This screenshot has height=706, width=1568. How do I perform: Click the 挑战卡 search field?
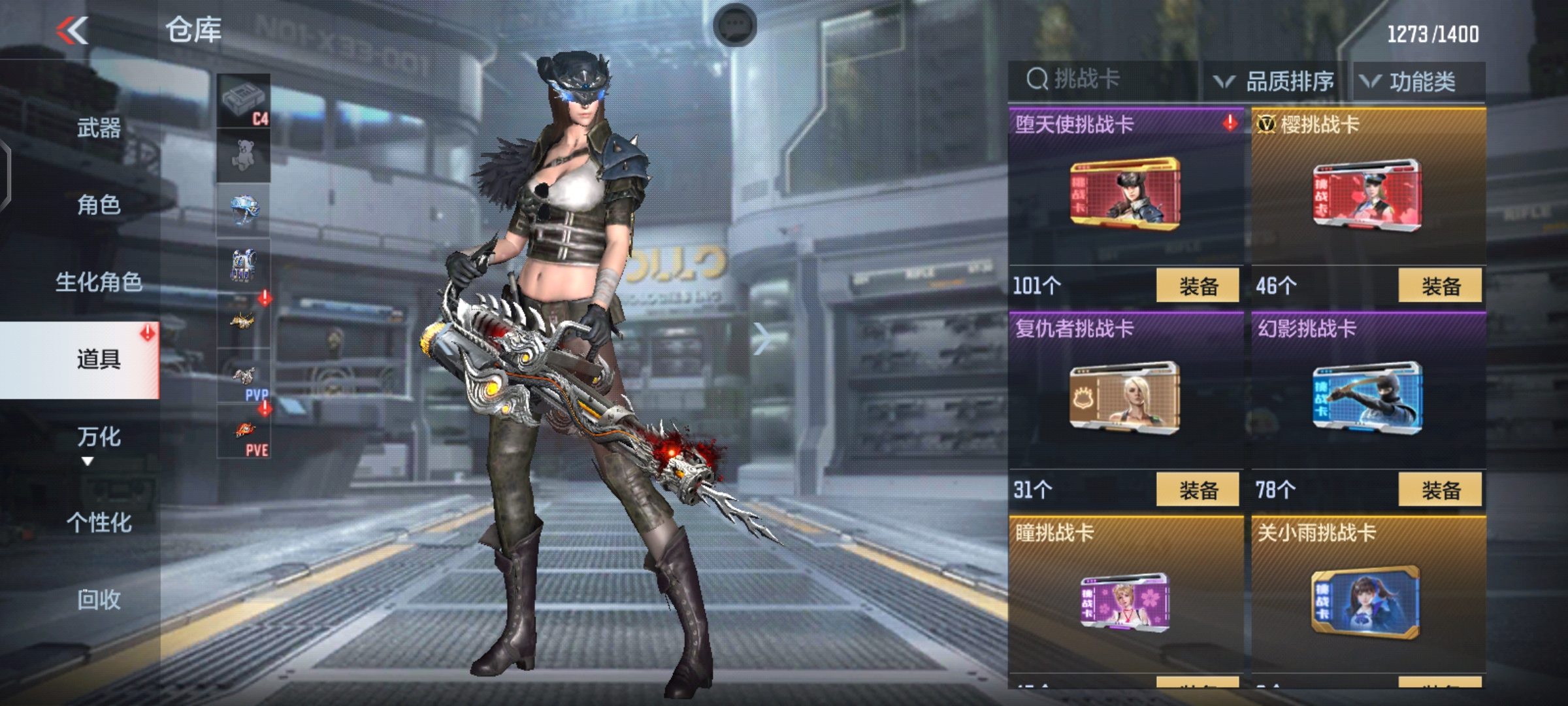1104,80
